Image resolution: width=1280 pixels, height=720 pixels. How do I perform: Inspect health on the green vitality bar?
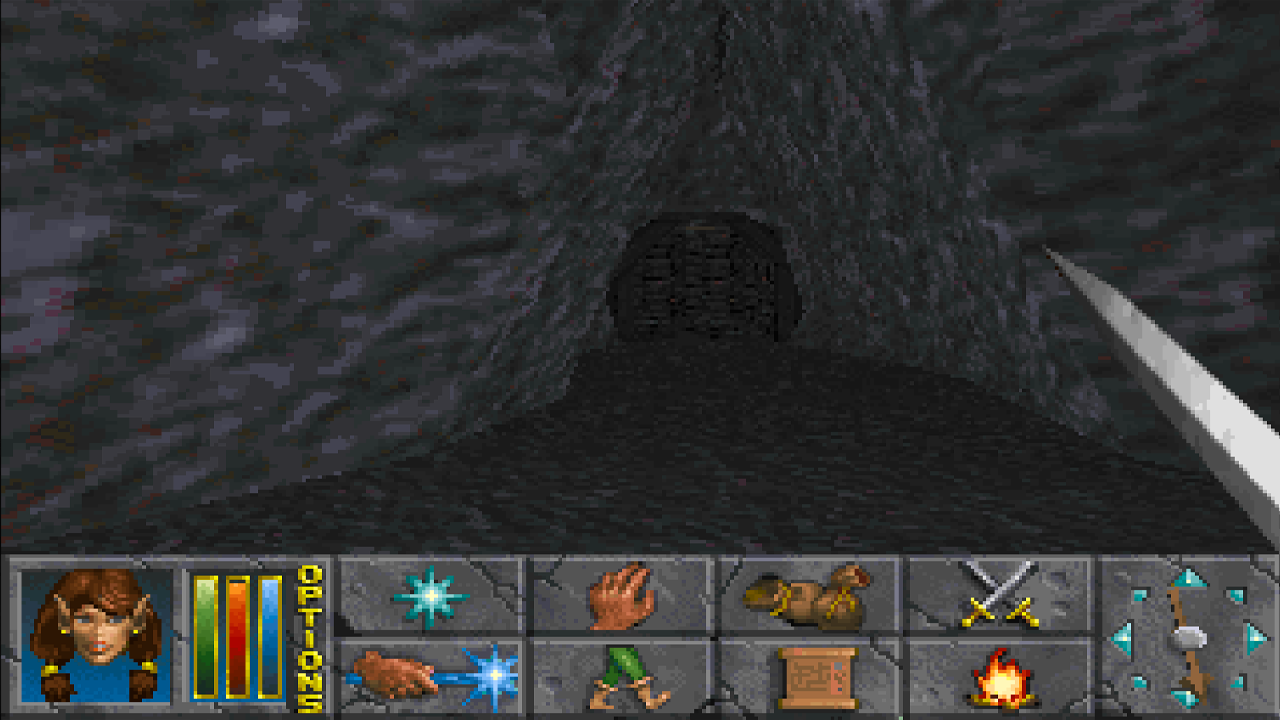[203, 640]
